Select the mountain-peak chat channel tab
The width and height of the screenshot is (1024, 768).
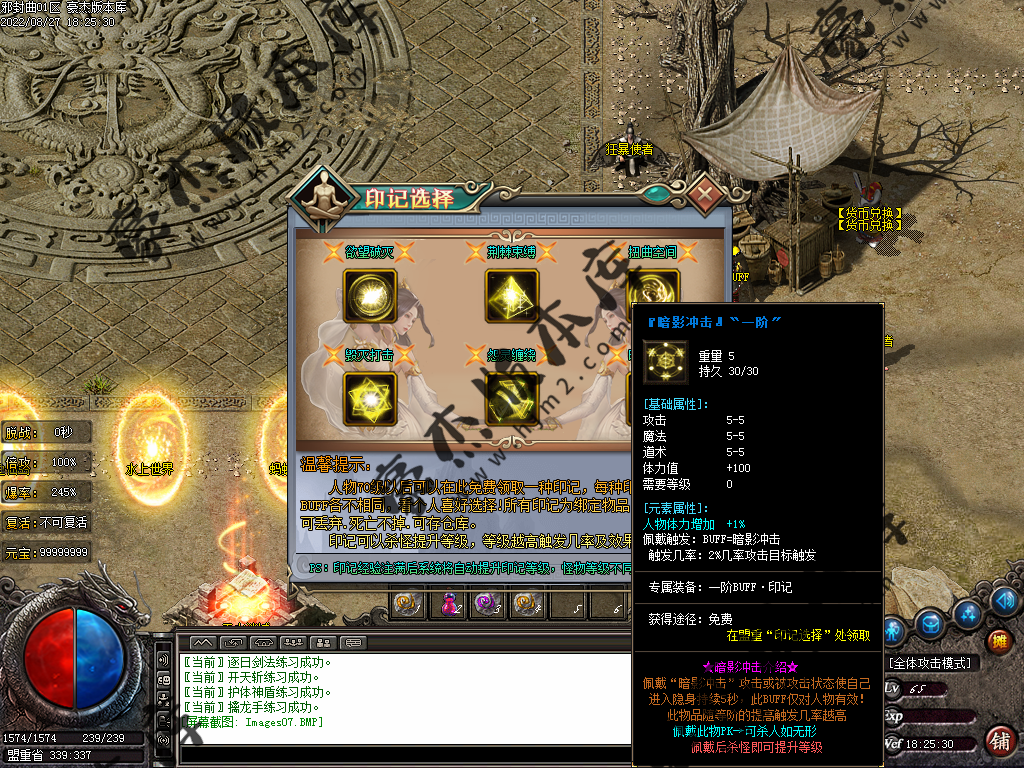[202, 642]
